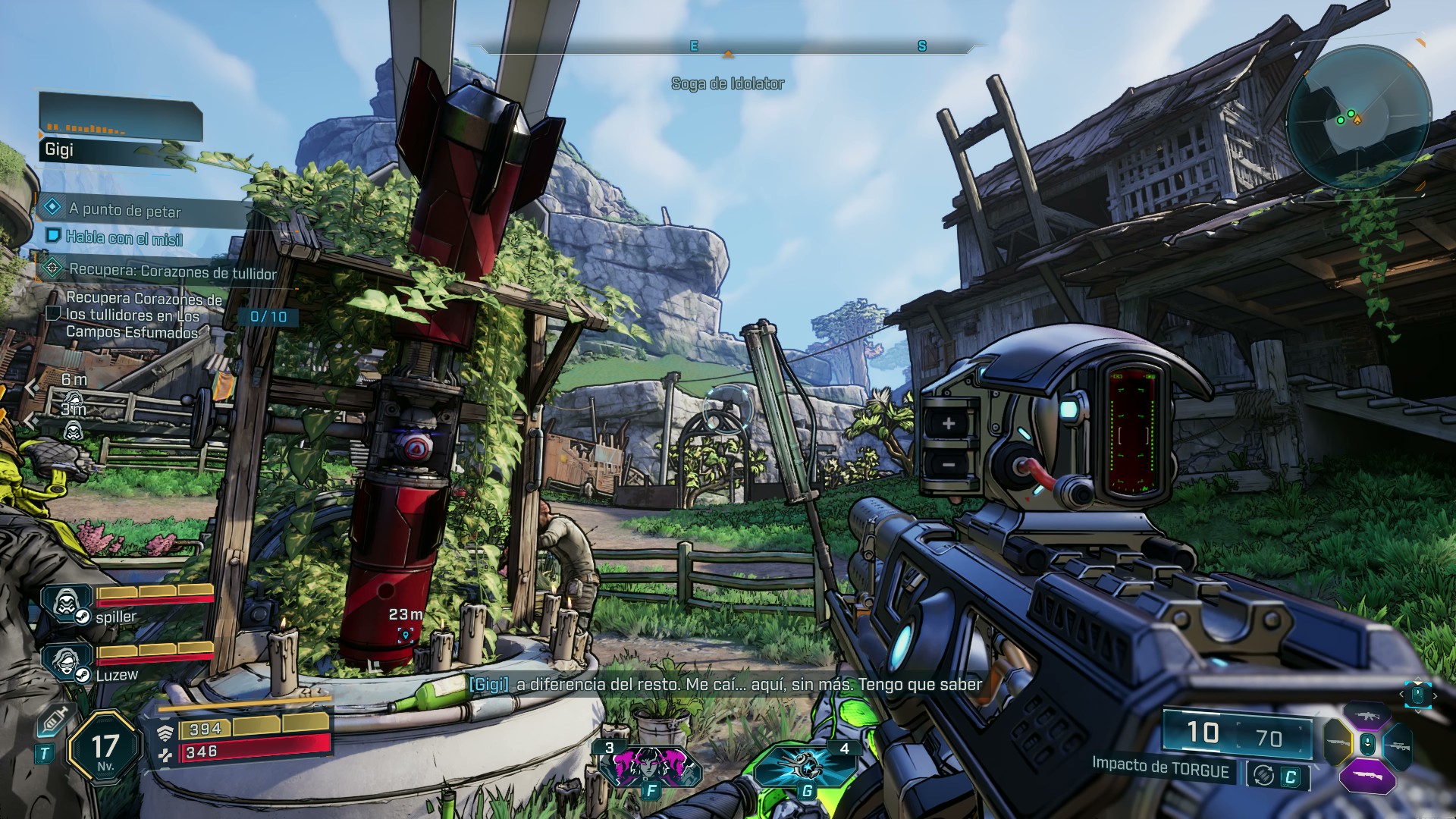Select the sniper rifle weapon slot

coord(1398,746)
